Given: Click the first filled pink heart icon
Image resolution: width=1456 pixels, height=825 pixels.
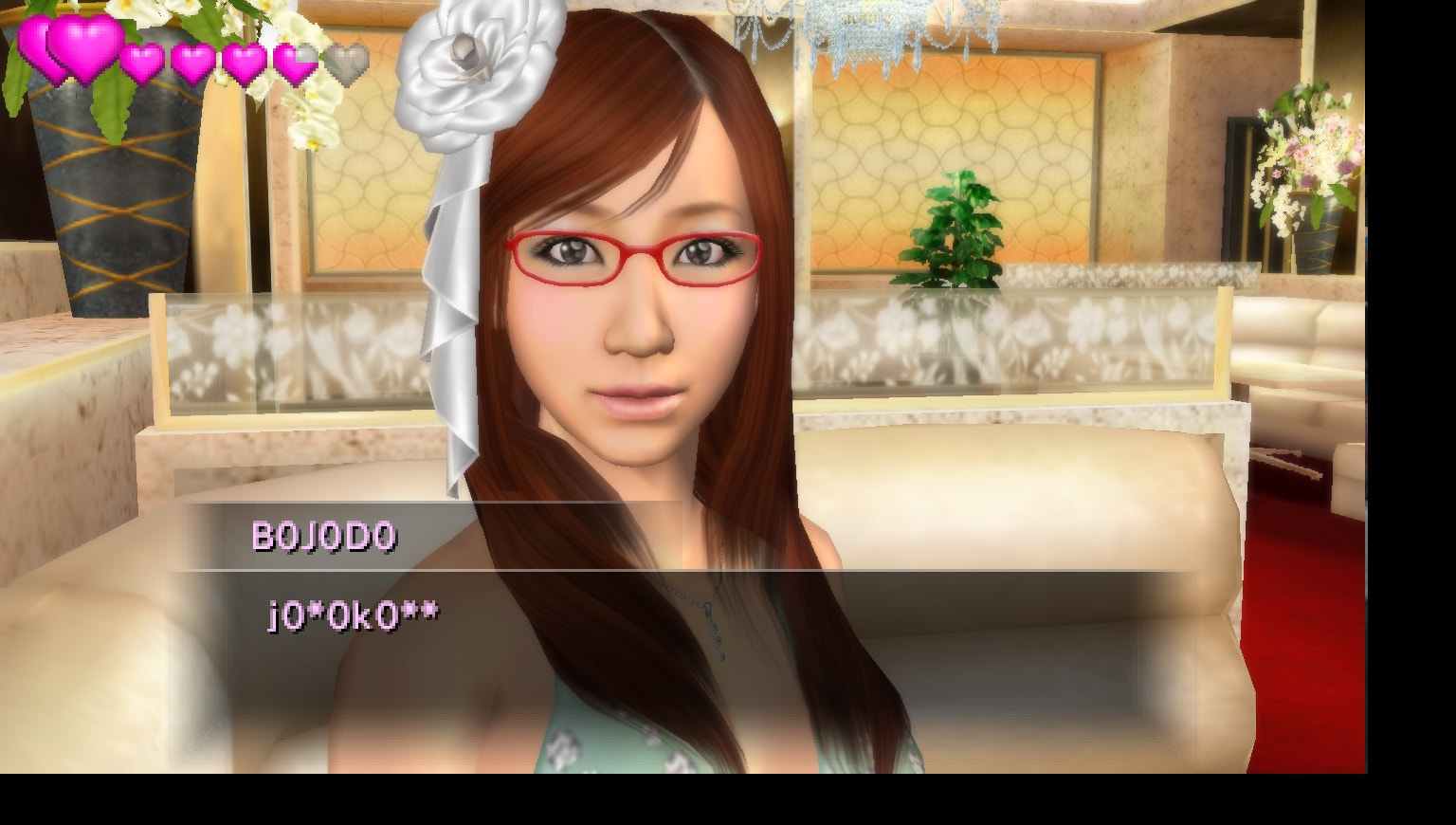Looking at the screenshot, I should [33, 47].
